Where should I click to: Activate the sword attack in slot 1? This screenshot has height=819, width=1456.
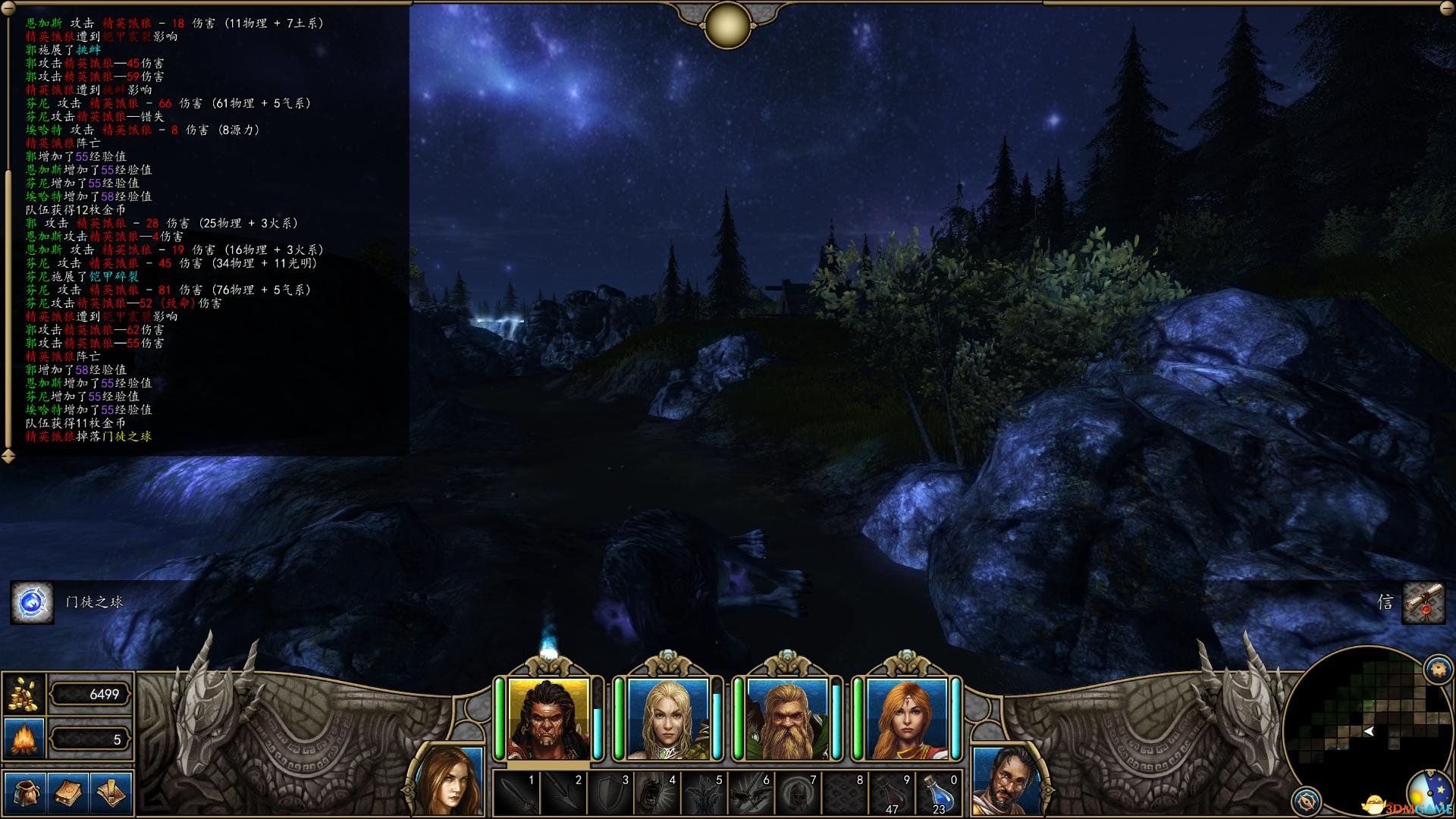[x=516, y=793]
